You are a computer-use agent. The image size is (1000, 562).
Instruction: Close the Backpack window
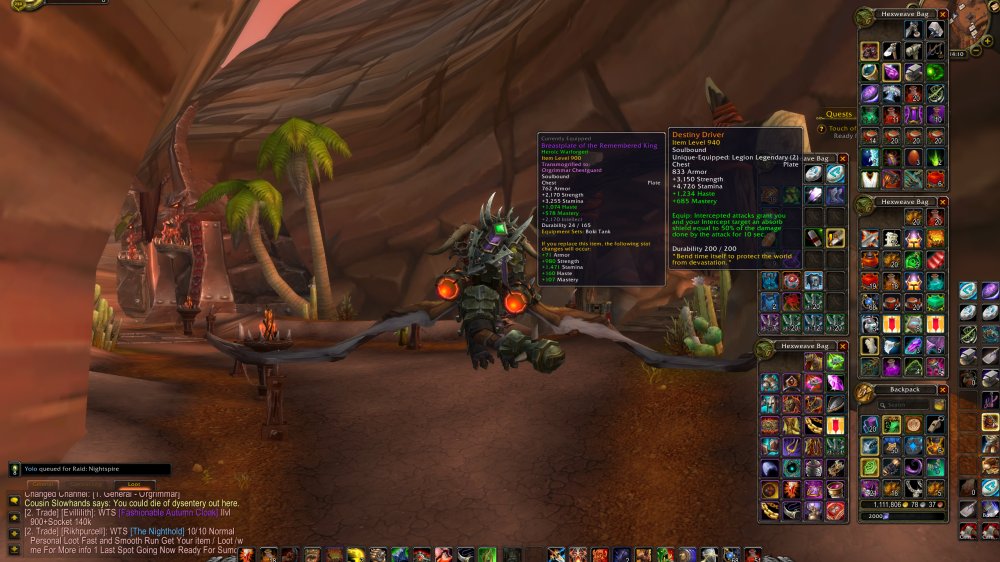[x=942, y=389]
